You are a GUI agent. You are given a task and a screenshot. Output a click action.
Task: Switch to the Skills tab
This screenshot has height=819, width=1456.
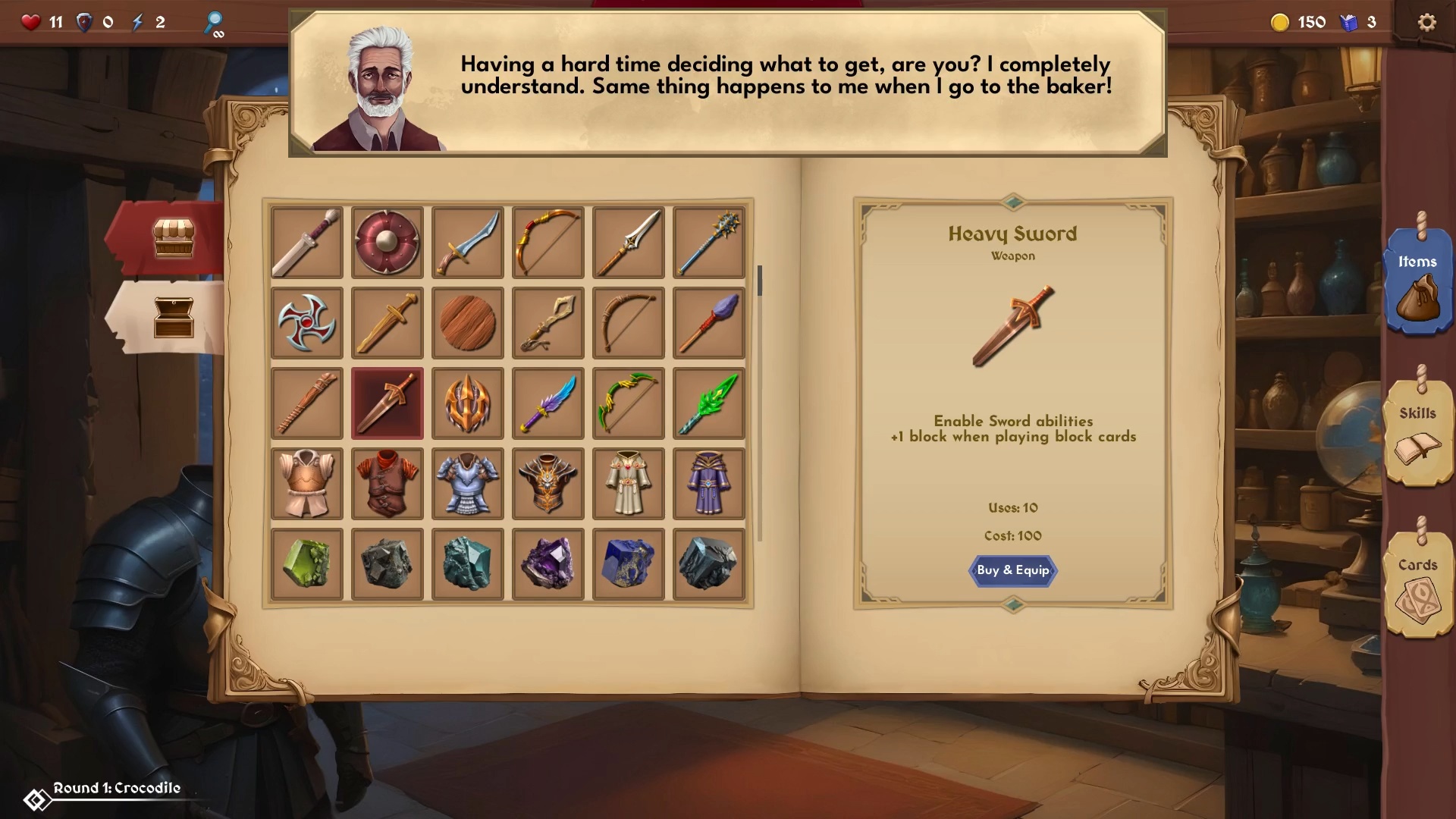(1417, 432)
